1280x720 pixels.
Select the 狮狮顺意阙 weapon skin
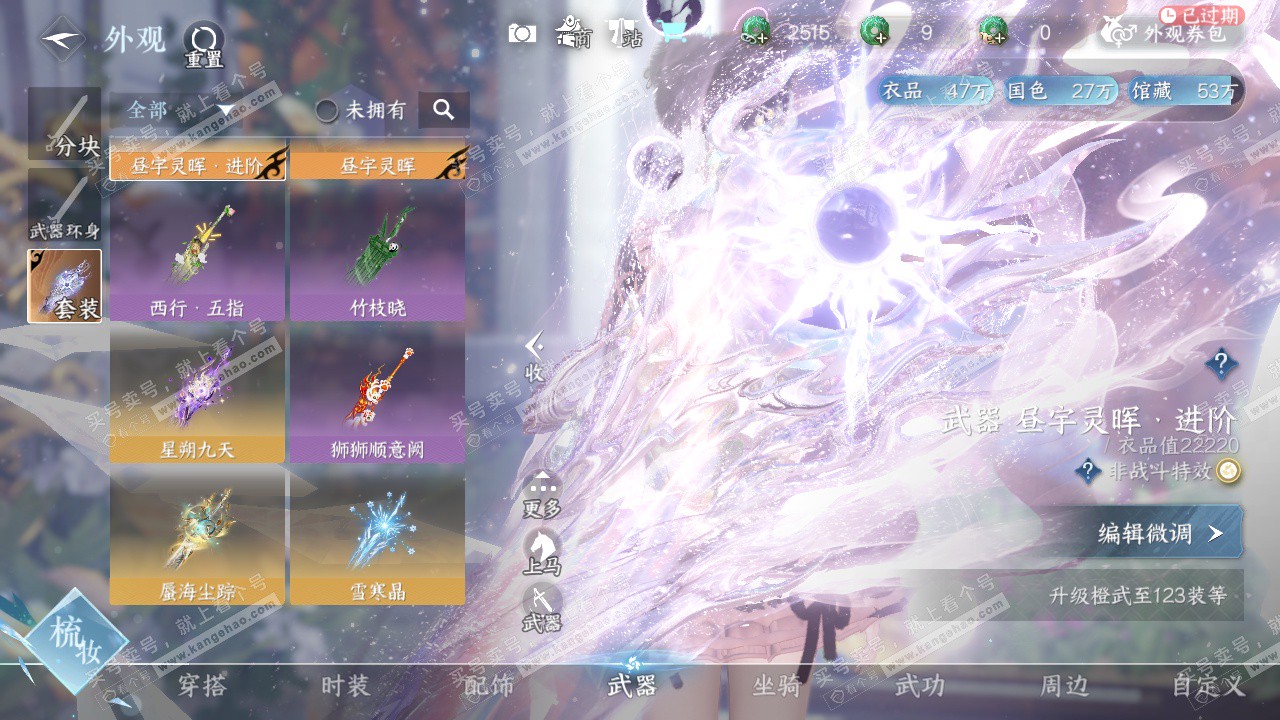(377, 397)
